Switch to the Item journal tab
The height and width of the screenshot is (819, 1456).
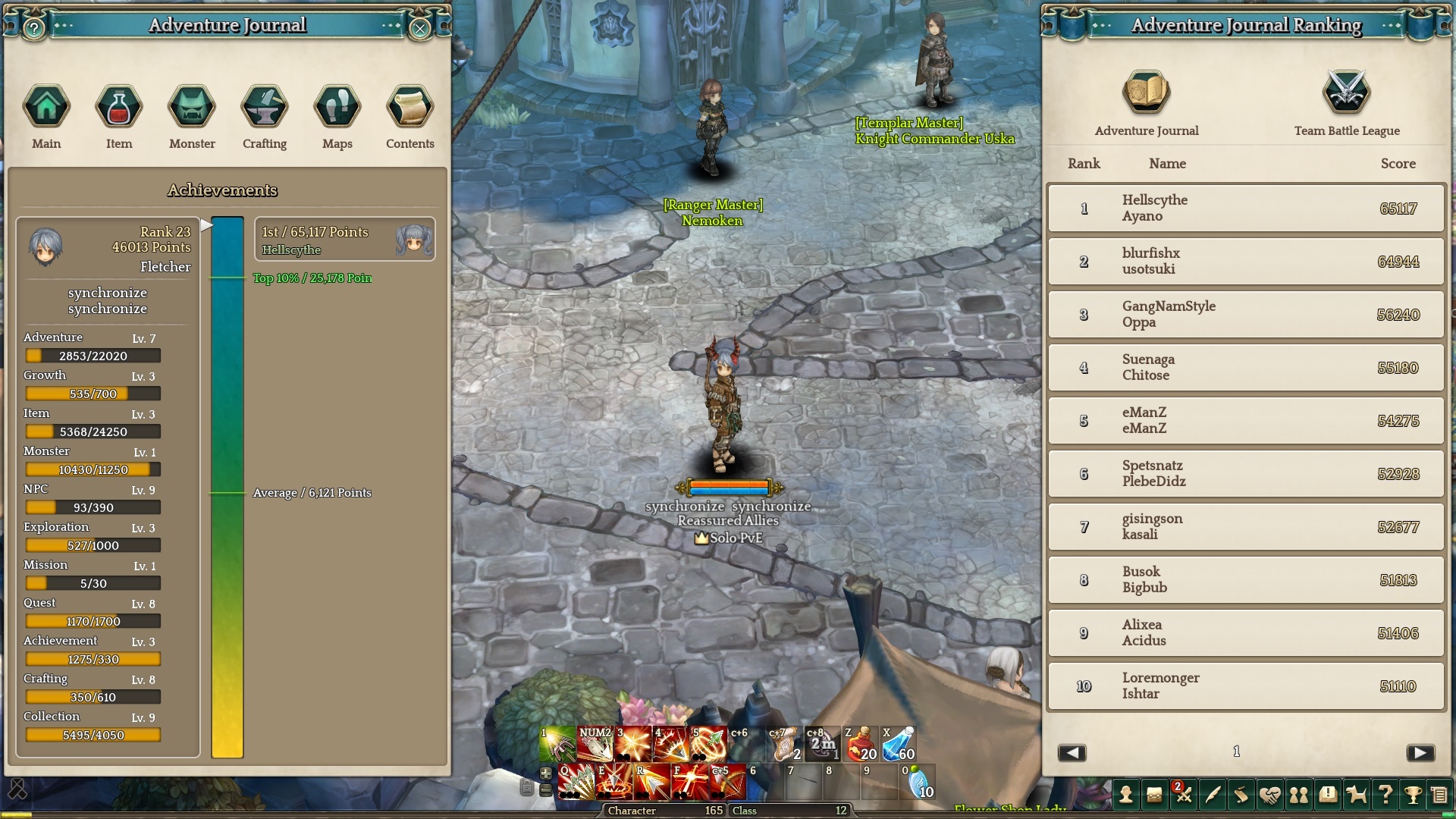(x=119, y=107)
